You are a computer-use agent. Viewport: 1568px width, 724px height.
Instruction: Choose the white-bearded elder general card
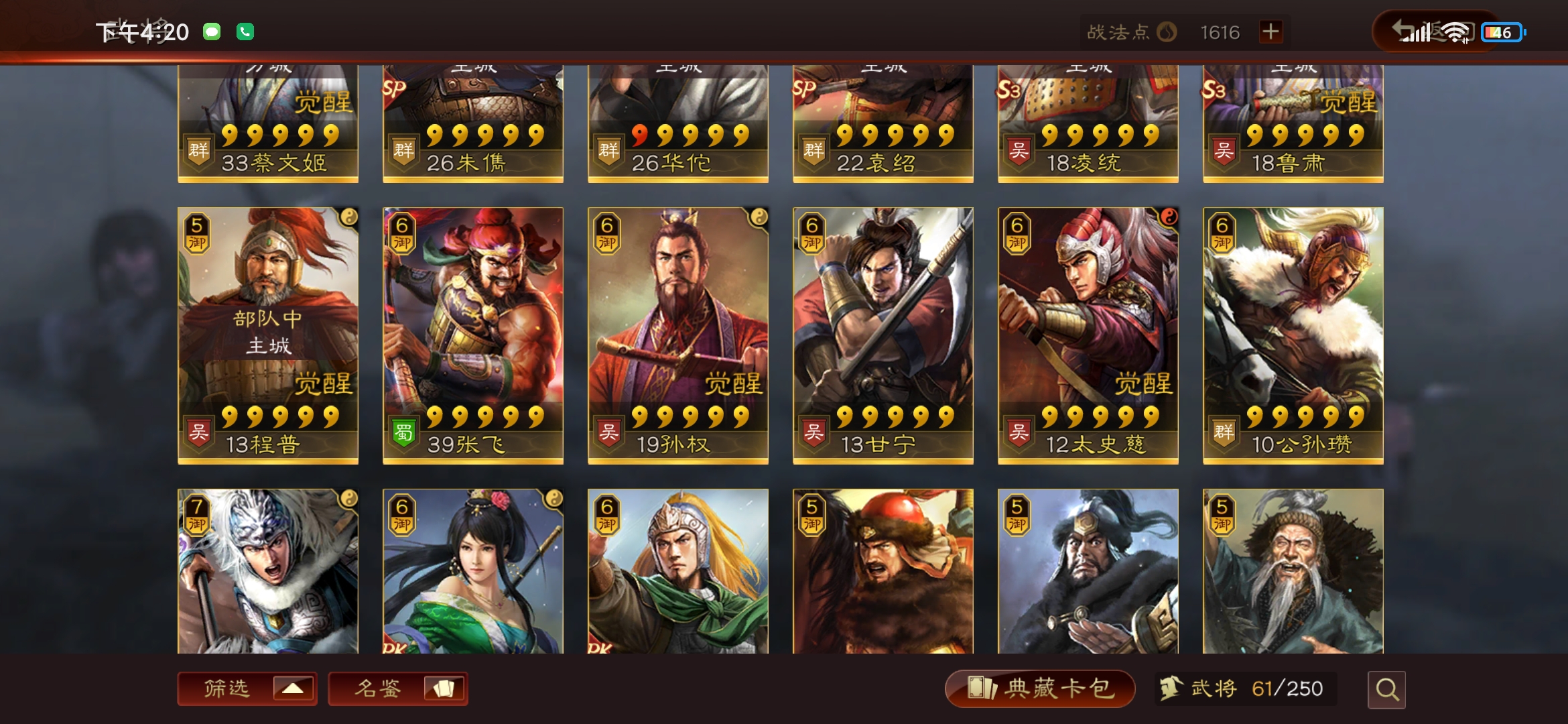pyautogui.click(x=1293, y=571)
